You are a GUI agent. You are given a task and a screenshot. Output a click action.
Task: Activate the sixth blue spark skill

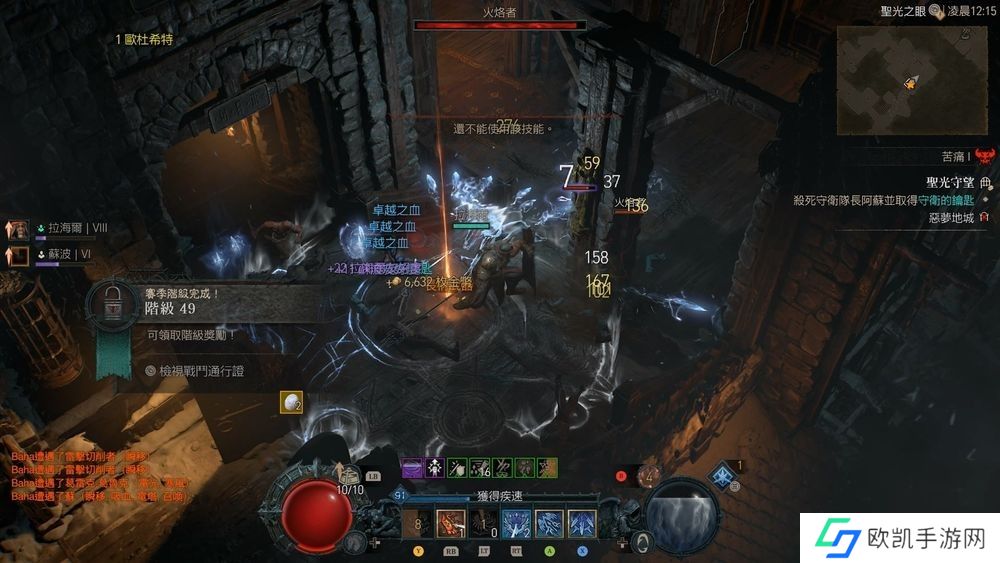pyautogui.click(x=582, y=522)
